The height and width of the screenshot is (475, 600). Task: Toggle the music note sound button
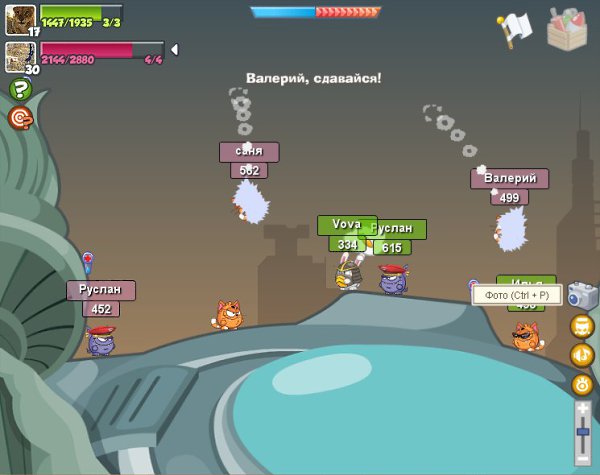coord(582,355)
